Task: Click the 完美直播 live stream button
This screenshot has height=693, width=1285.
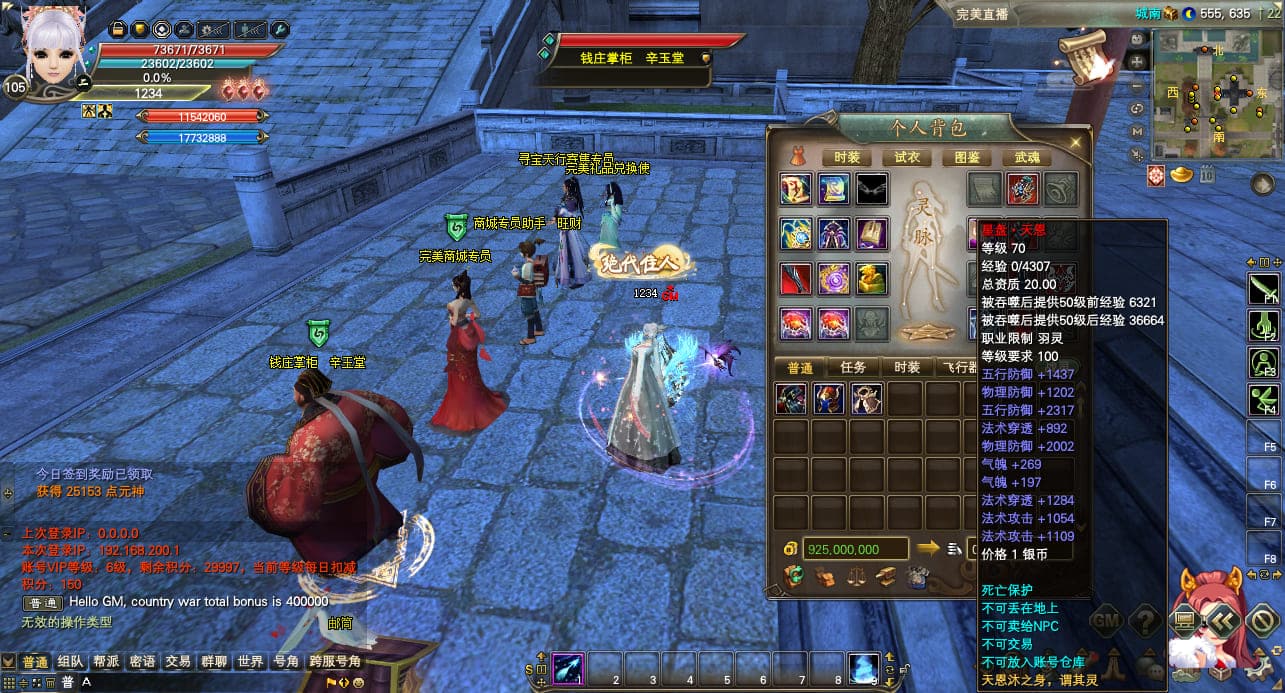Action: click(981, 14)
